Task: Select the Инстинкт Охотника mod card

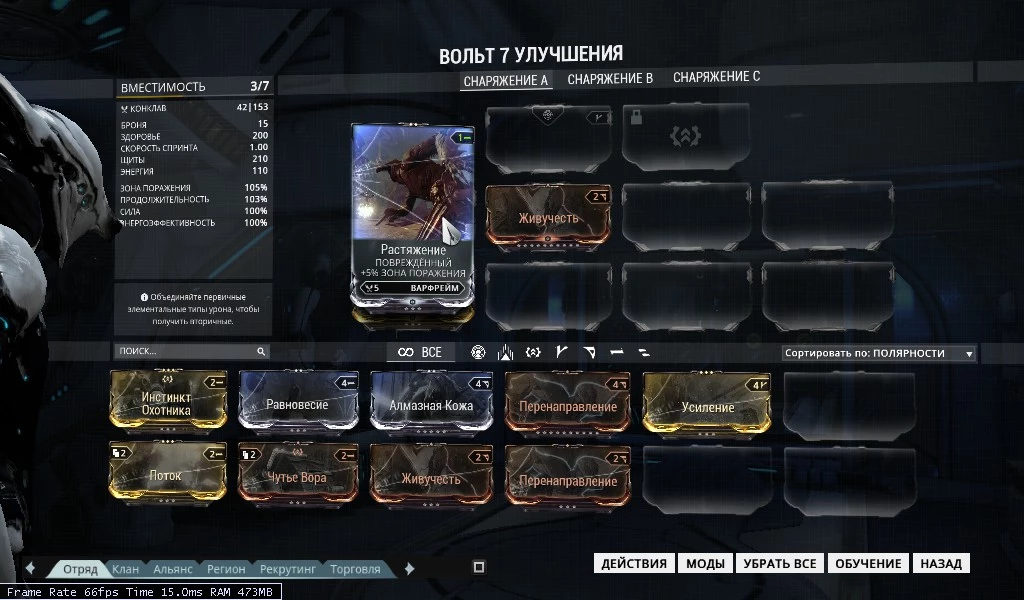Action: coord(167,403)
